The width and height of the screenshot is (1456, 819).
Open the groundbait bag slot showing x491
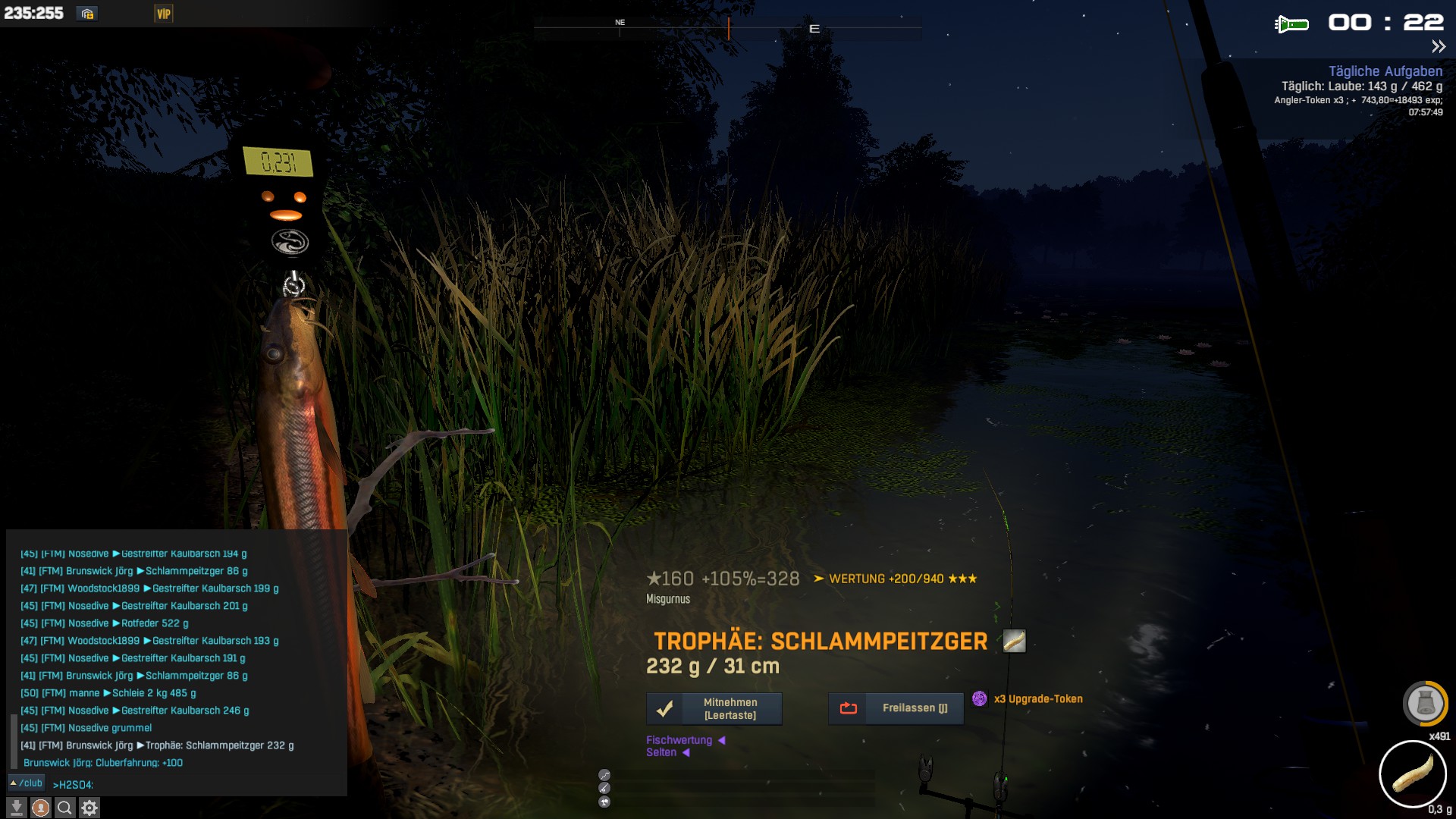pyautogui.click(x=1425, y=704)
